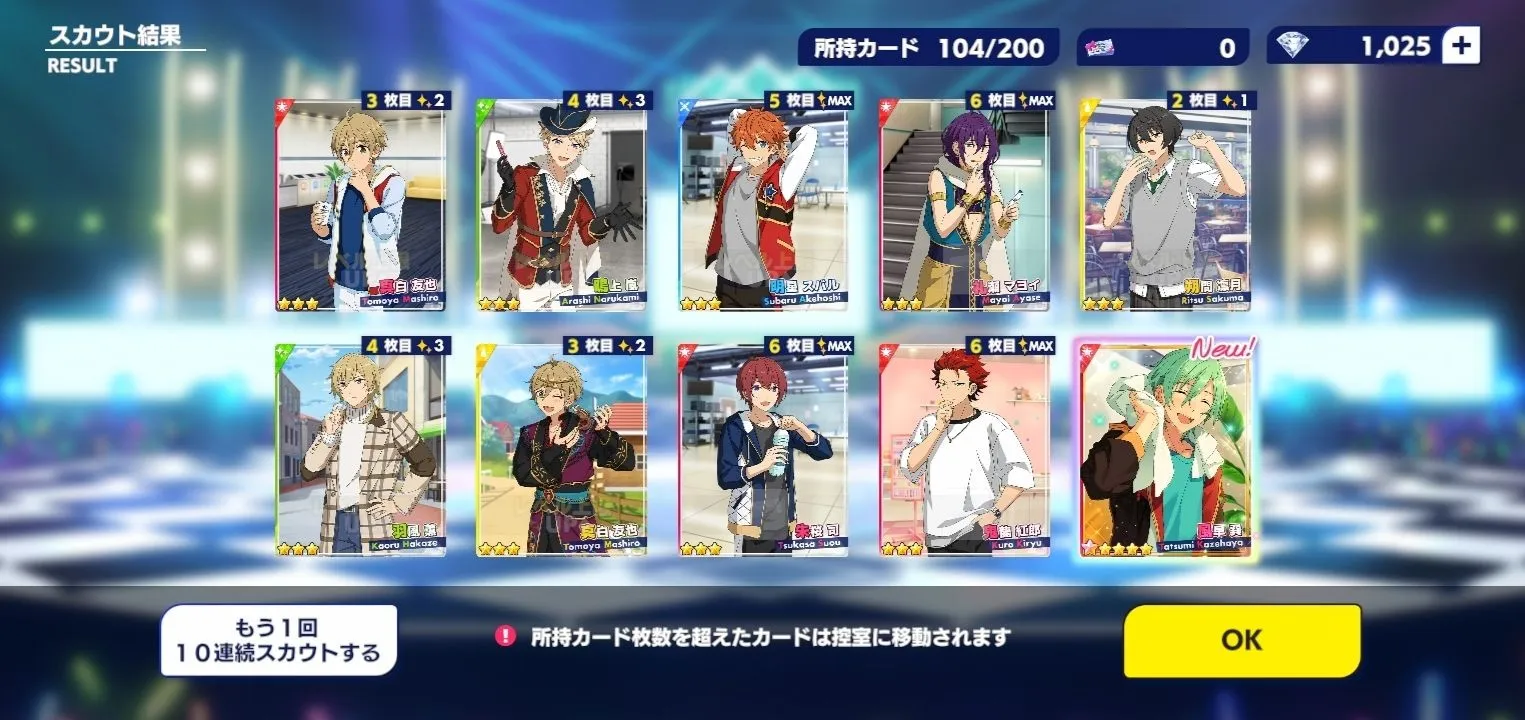
Task: Scout ten more times with もう1回 button
Action: [x=279, y=641]
